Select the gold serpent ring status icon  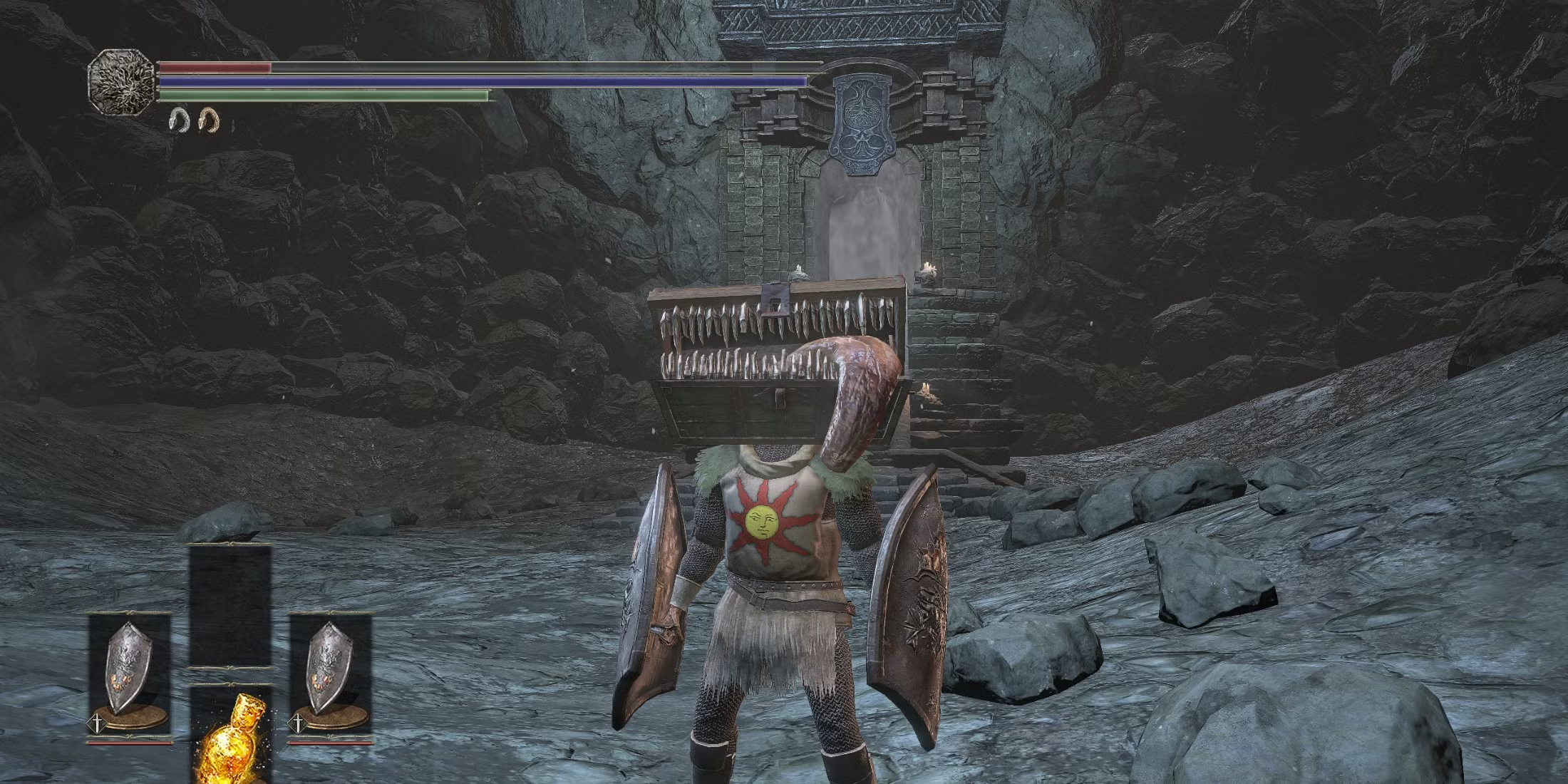(208, 120)
